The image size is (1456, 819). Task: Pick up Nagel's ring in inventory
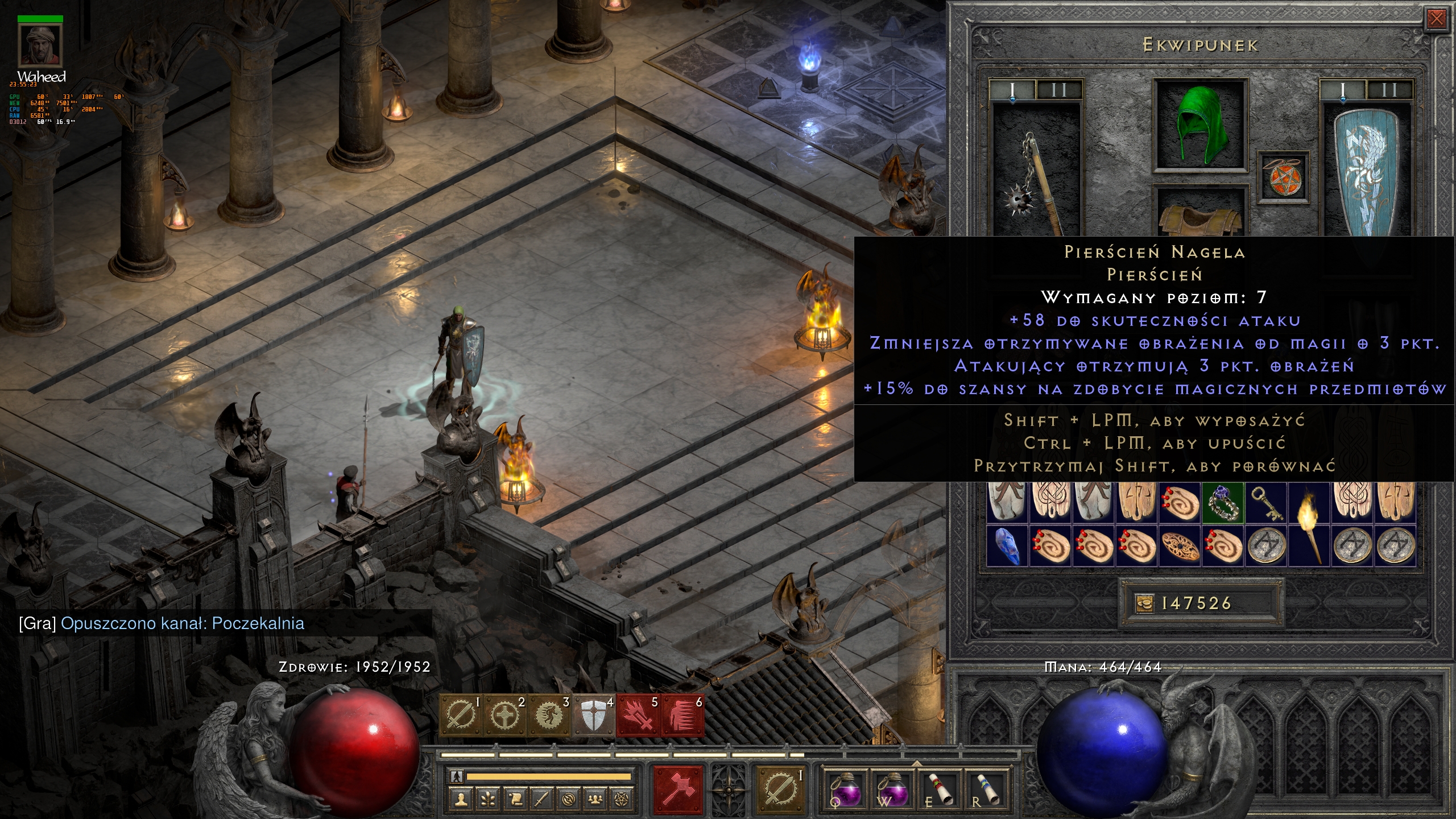click(1223, 502)
